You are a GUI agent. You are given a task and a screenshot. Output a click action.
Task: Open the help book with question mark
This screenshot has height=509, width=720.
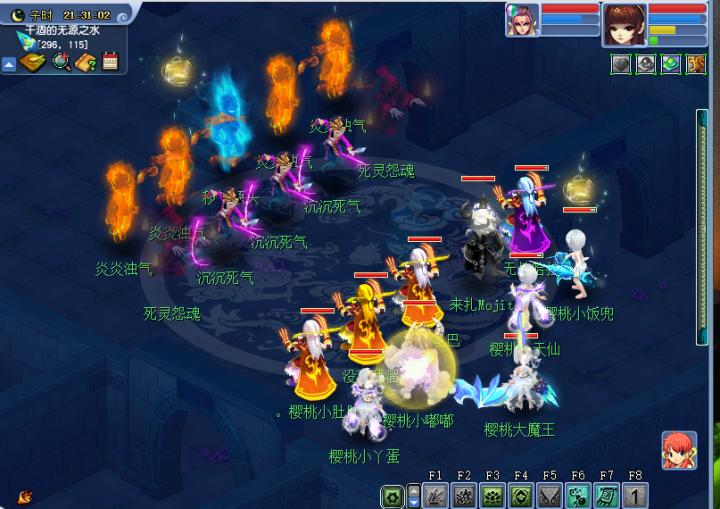[85, 62]
